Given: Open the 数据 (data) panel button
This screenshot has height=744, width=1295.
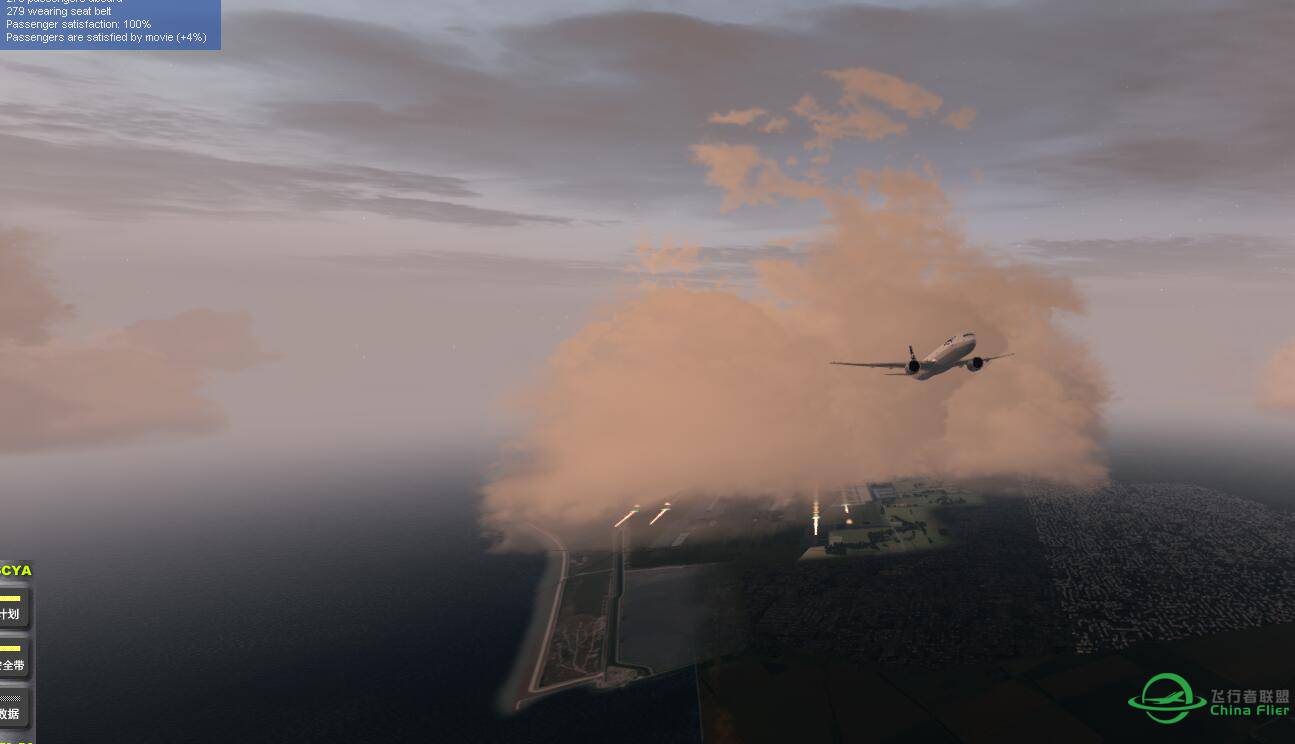Looking at the screenshot, I should coord(12,709).
